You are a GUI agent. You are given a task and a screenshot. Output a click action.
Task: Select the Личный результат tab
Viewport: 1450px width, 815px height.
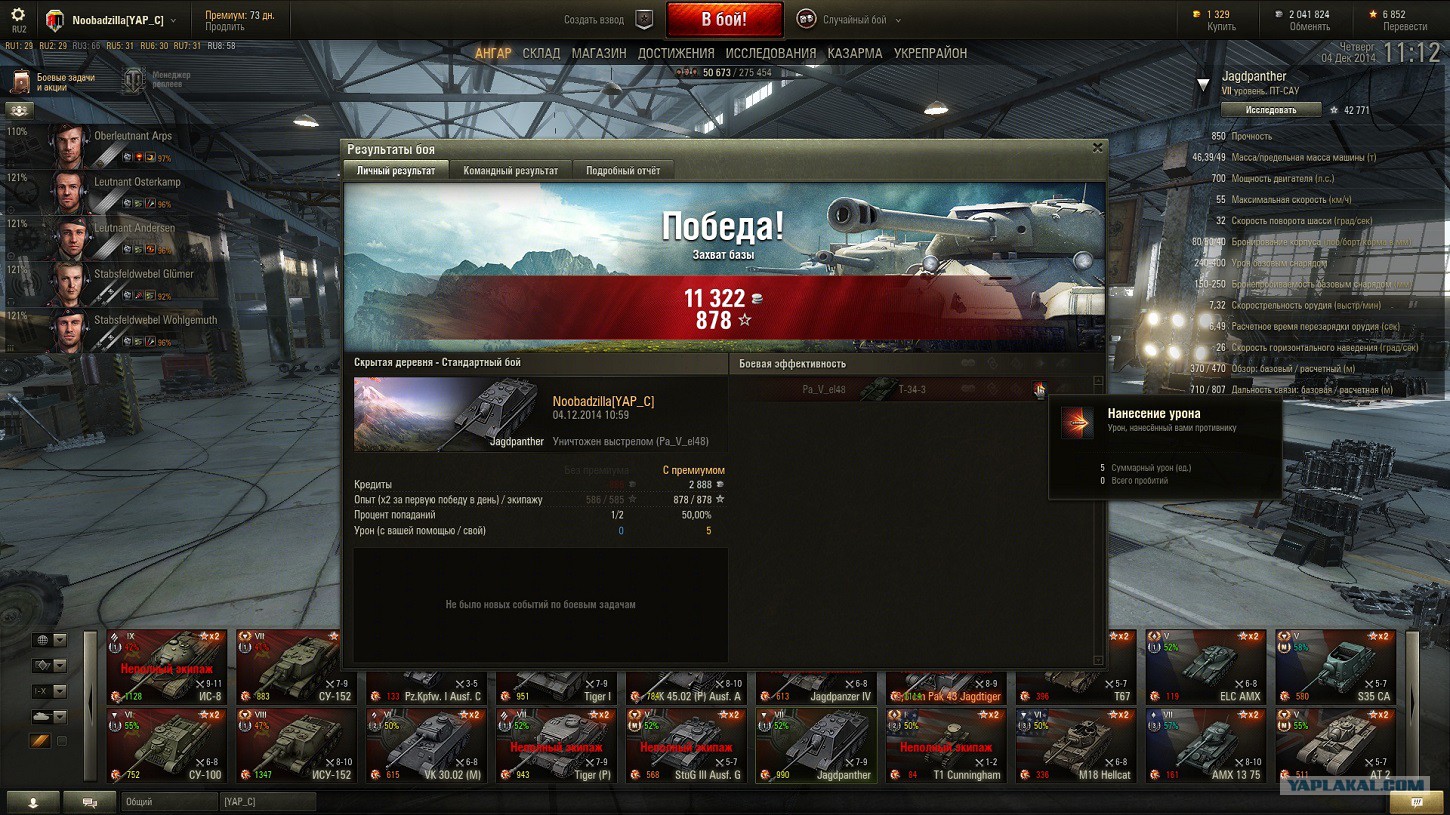pyautogui.click(x=396, y=171)
